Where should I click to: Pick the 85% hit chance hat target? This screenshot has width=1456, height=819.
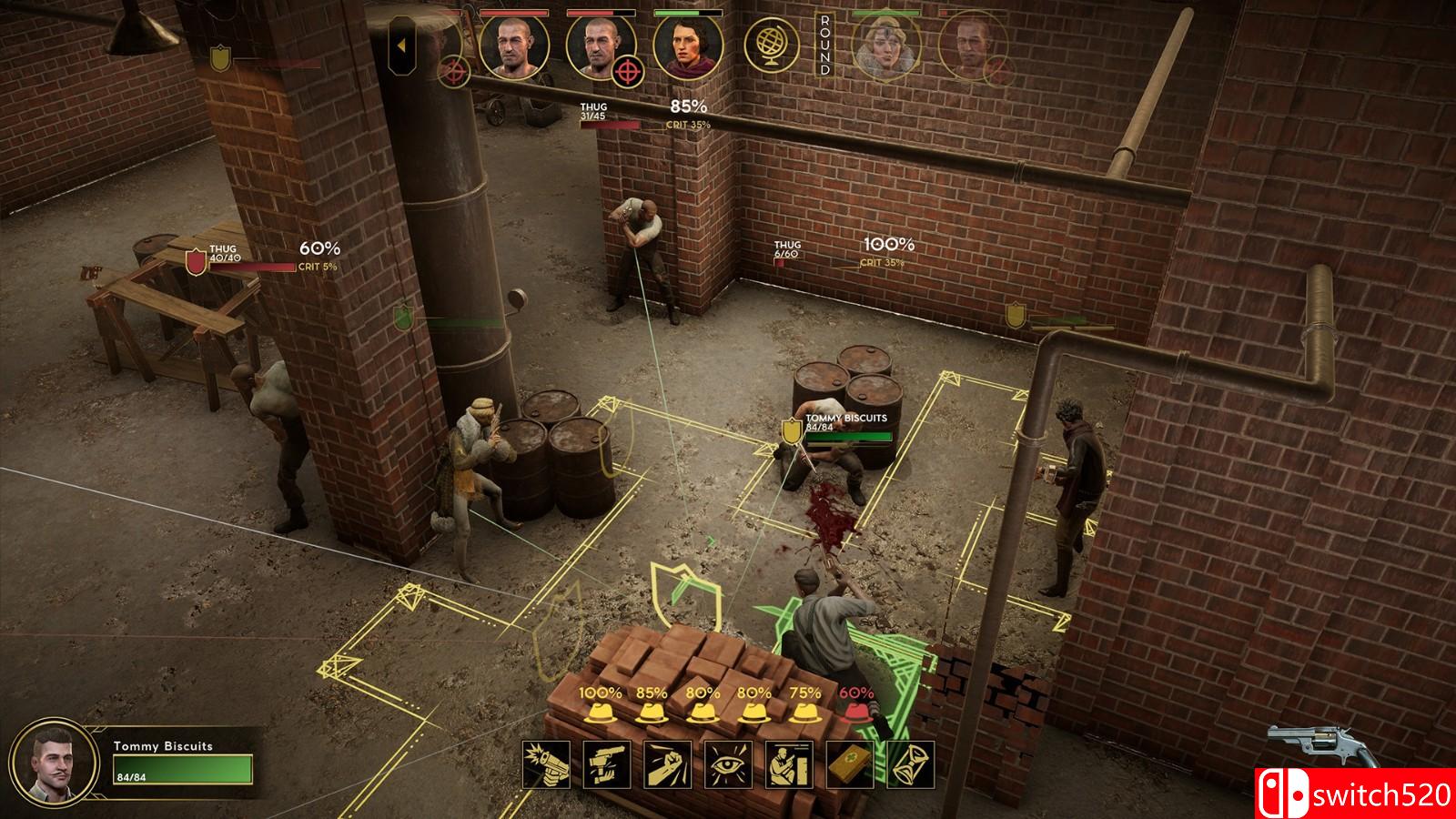pos(652,713)
